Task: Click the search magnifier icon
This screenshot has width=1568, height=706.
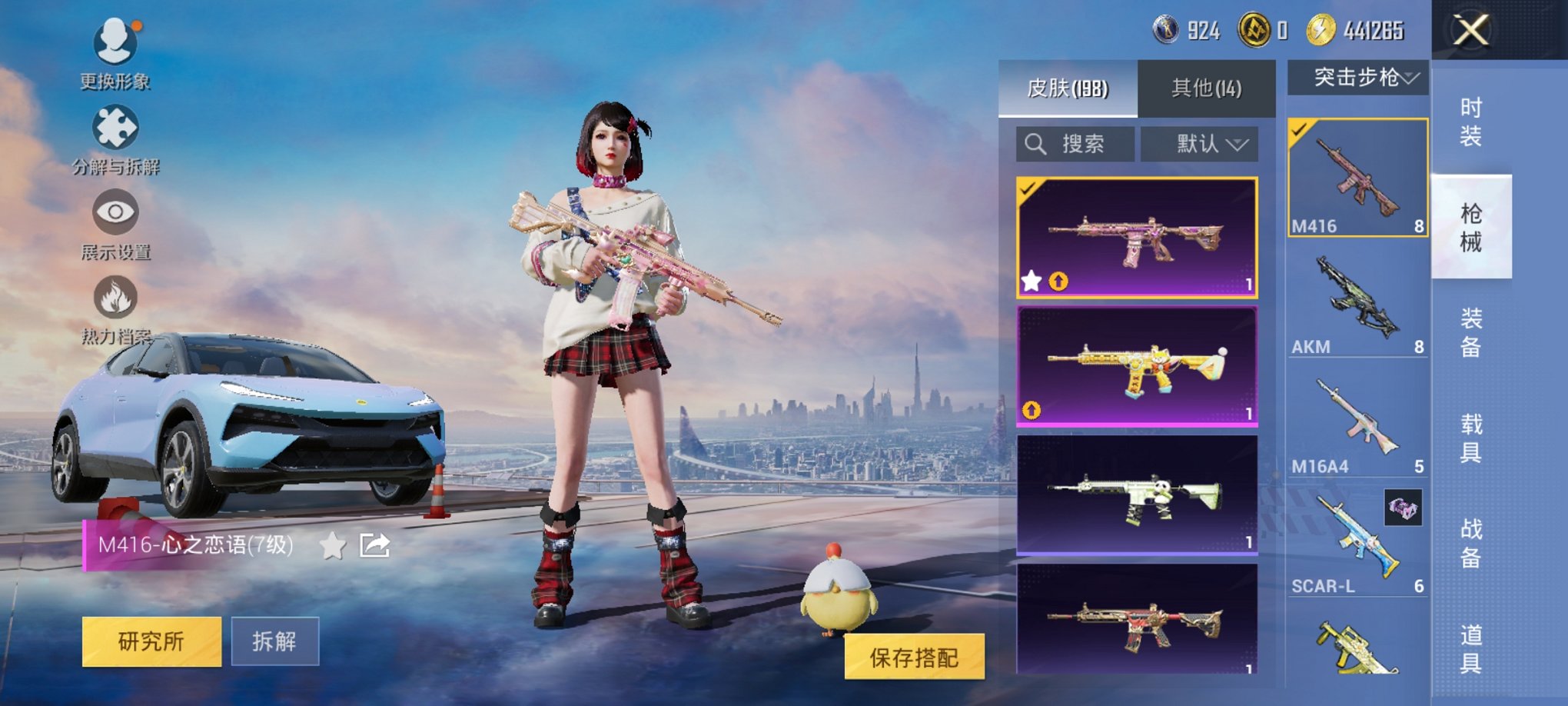Action: point(1034,143)
